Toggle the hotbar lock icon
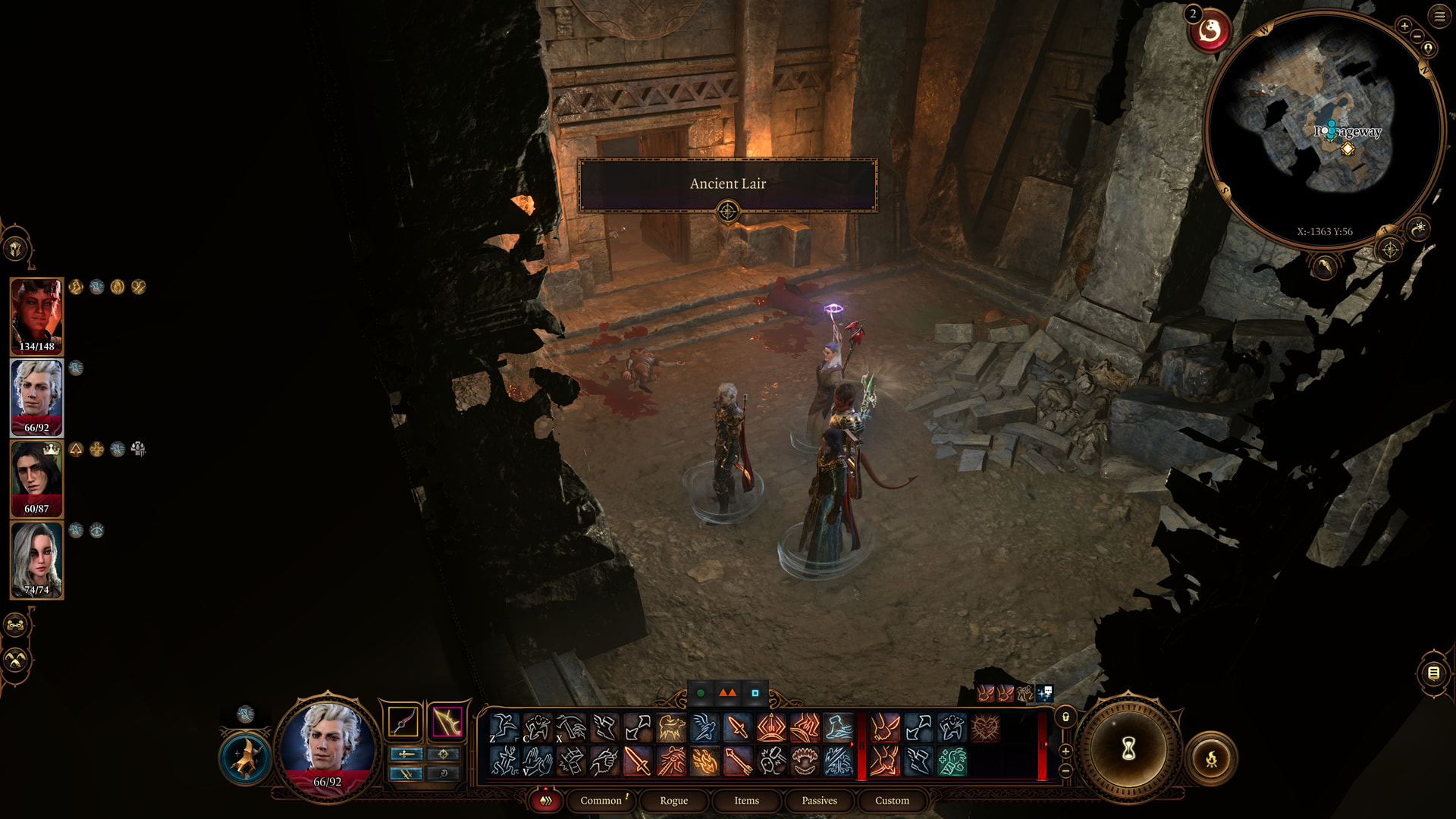This screenshot has width=1456, height=819. tap(1065, 717)
